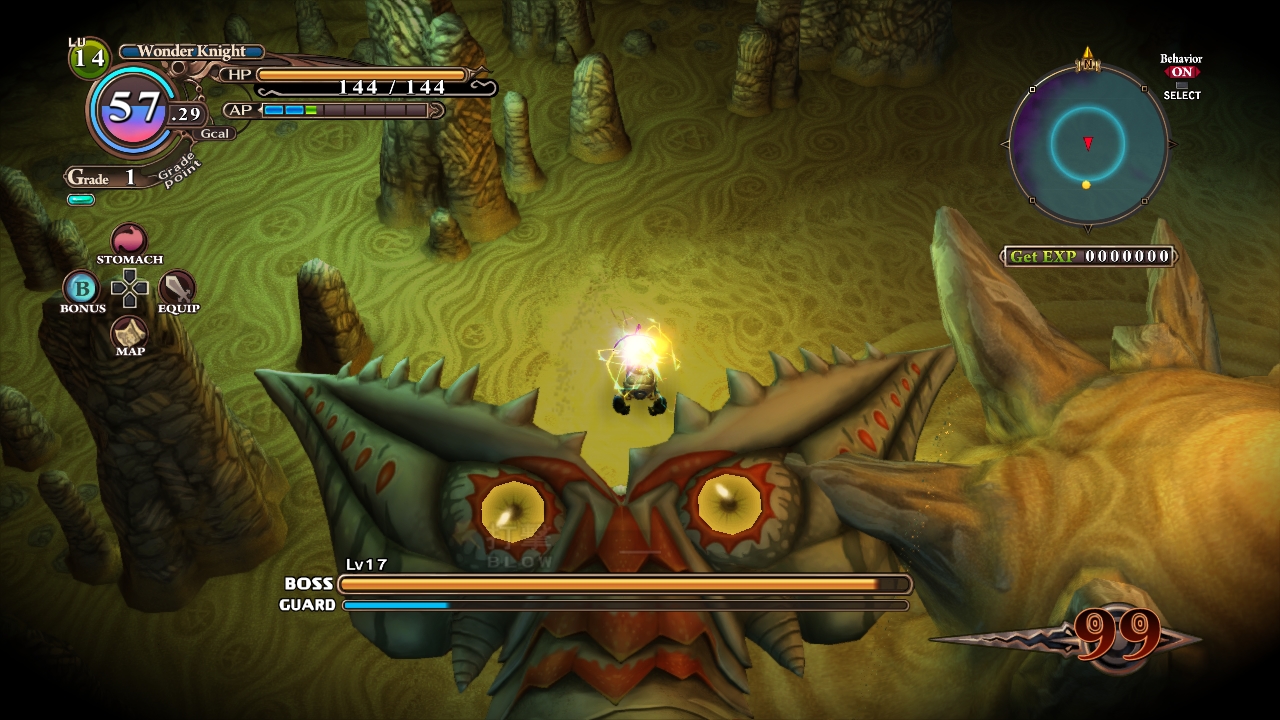This screenshot has height=720, width=1280.
Task: Open the Equip menu icon
Action: tap(177, 288)
